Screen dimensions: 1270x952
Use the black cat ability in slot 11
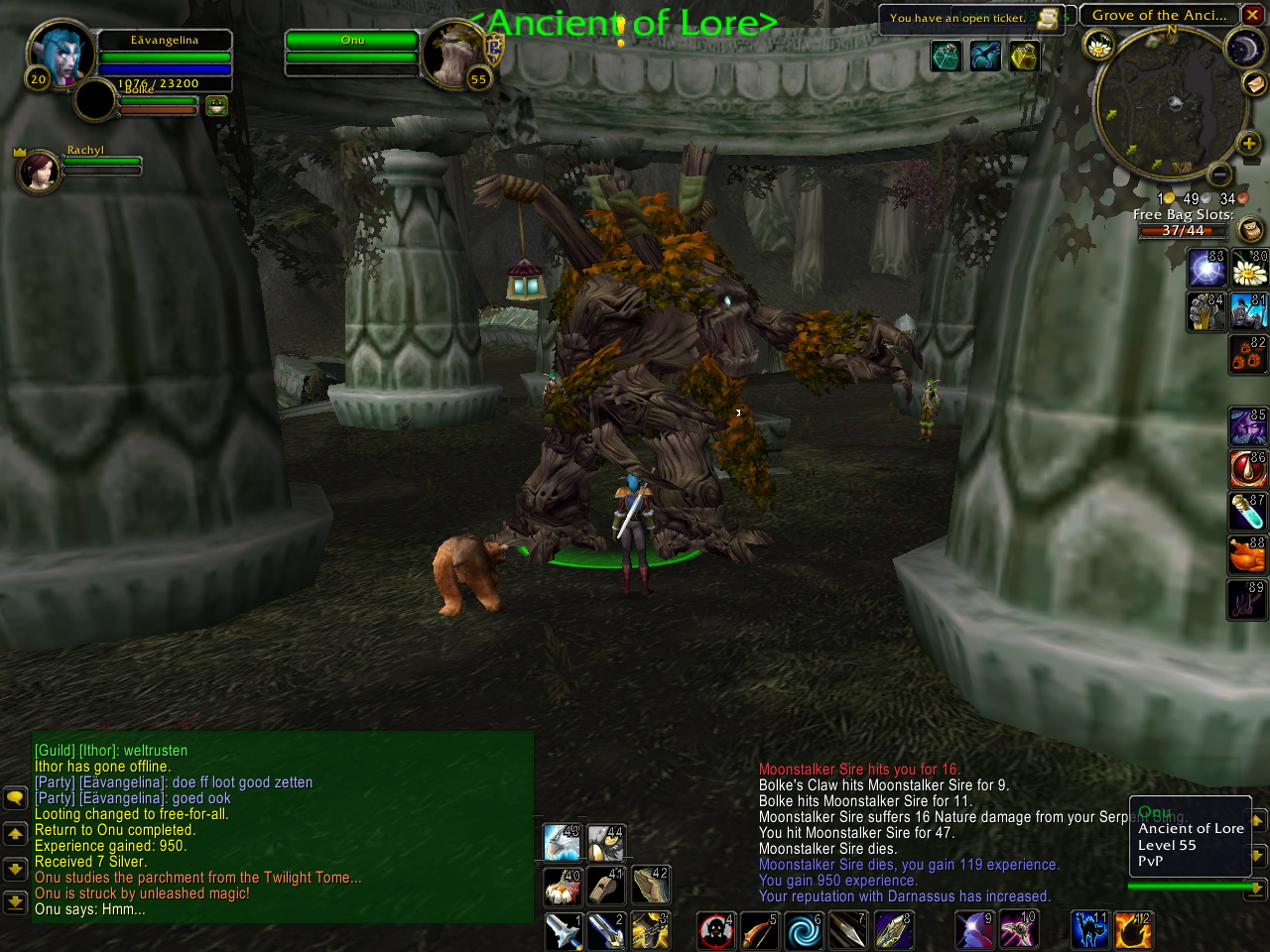coord(1089,931)
